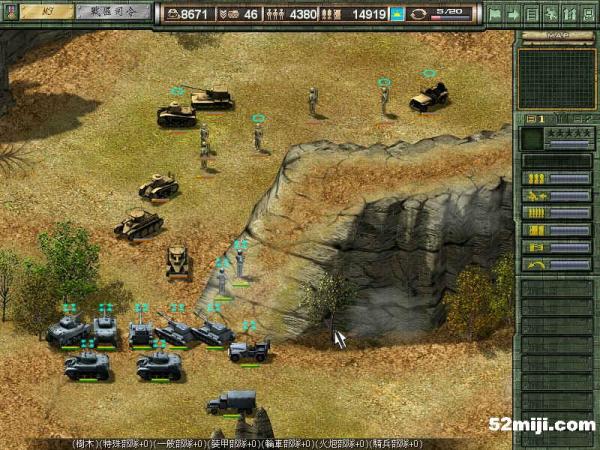Select the jeep with the green marker
This screenshot has width=600, height=450.
(x=429, y=96)
